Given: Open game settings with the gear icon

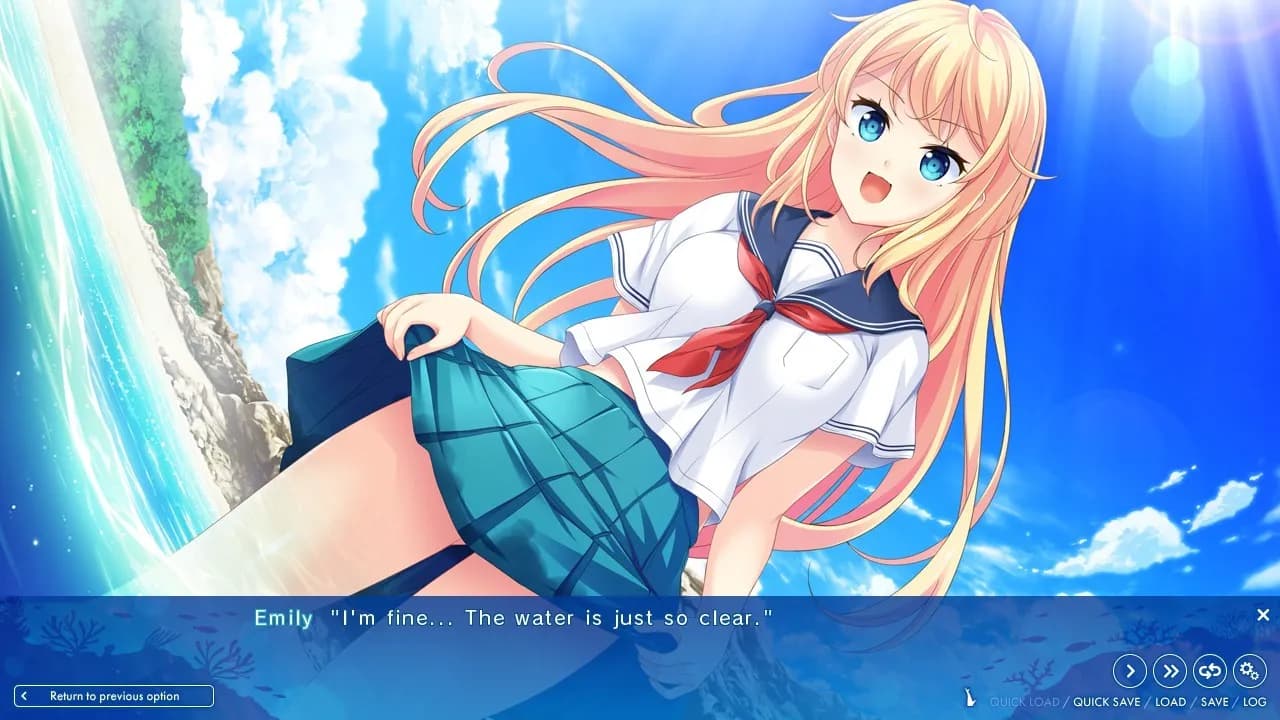Looking at the screenshot, I should coord(1248,670).
